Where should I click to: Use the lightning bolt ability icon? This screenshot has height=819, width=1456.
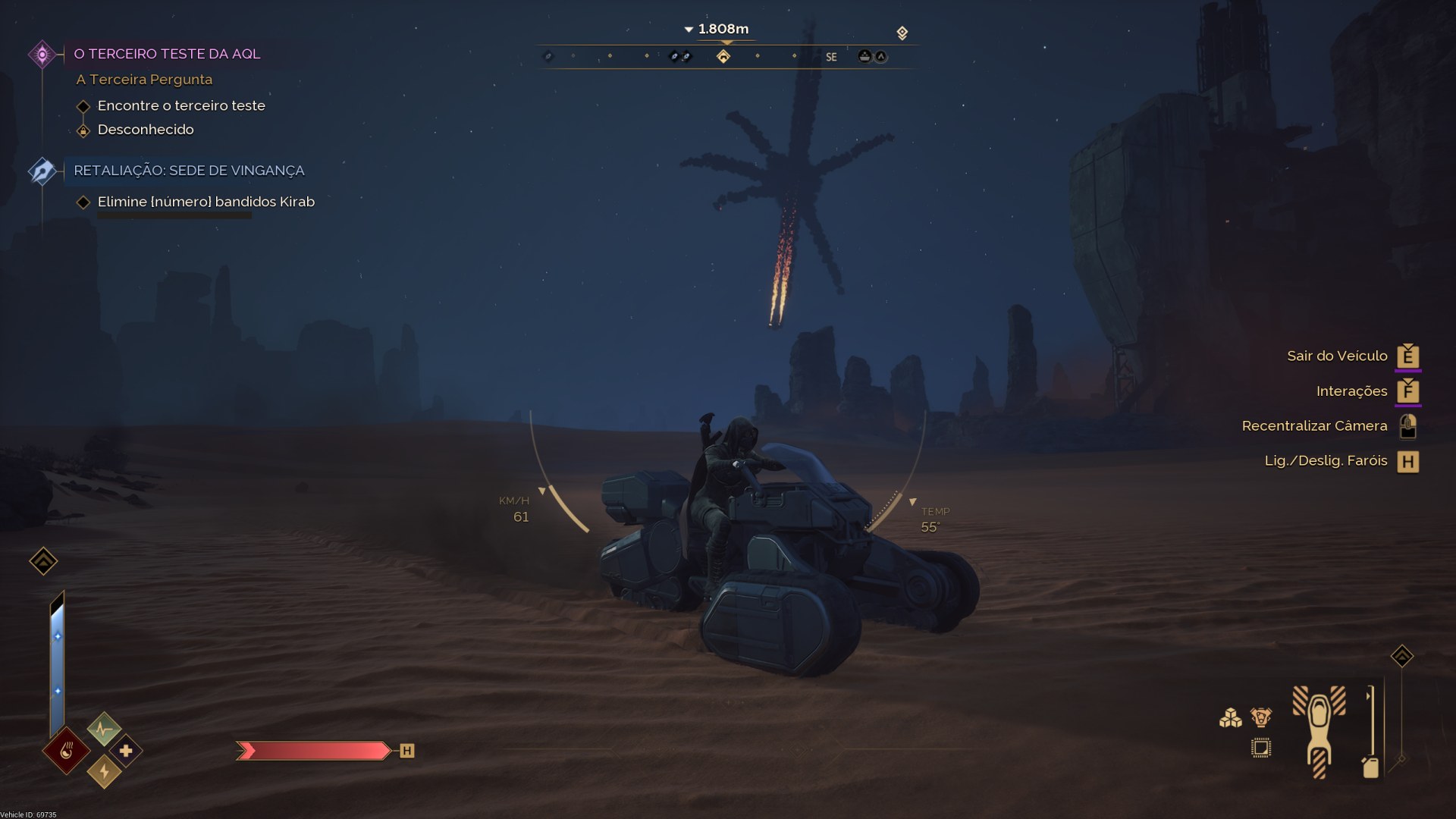(104, 772)
